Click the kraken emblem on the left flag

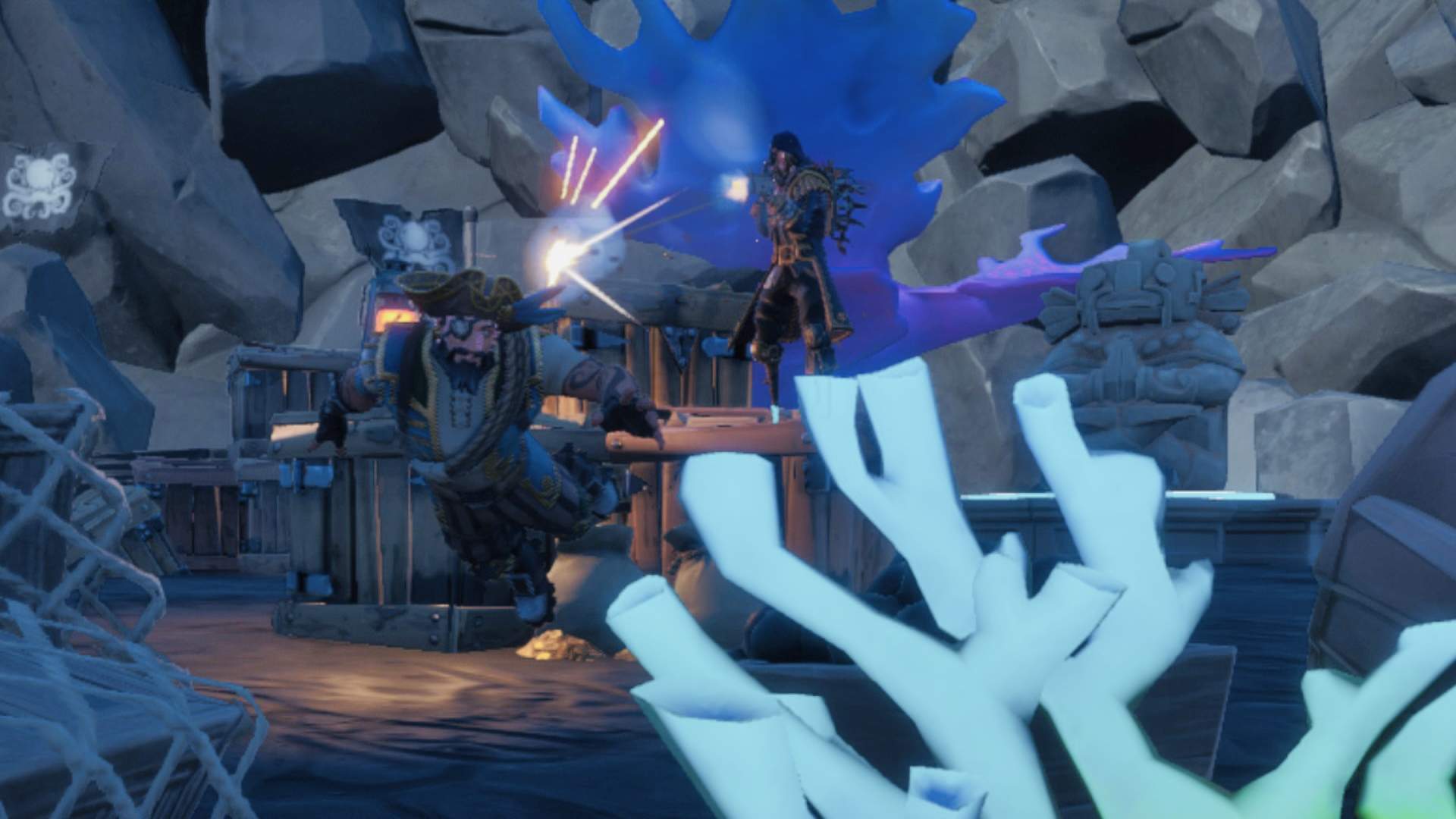[x=42, y=182]
